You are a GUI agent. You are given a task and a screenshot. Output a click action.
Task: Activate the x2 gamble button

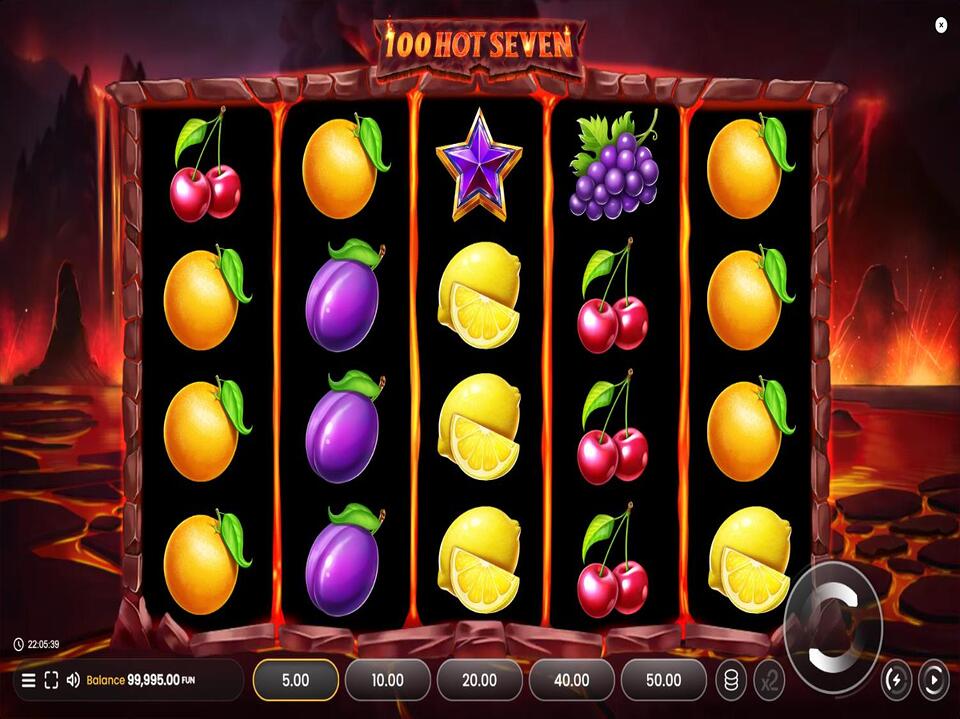[768, 680]
